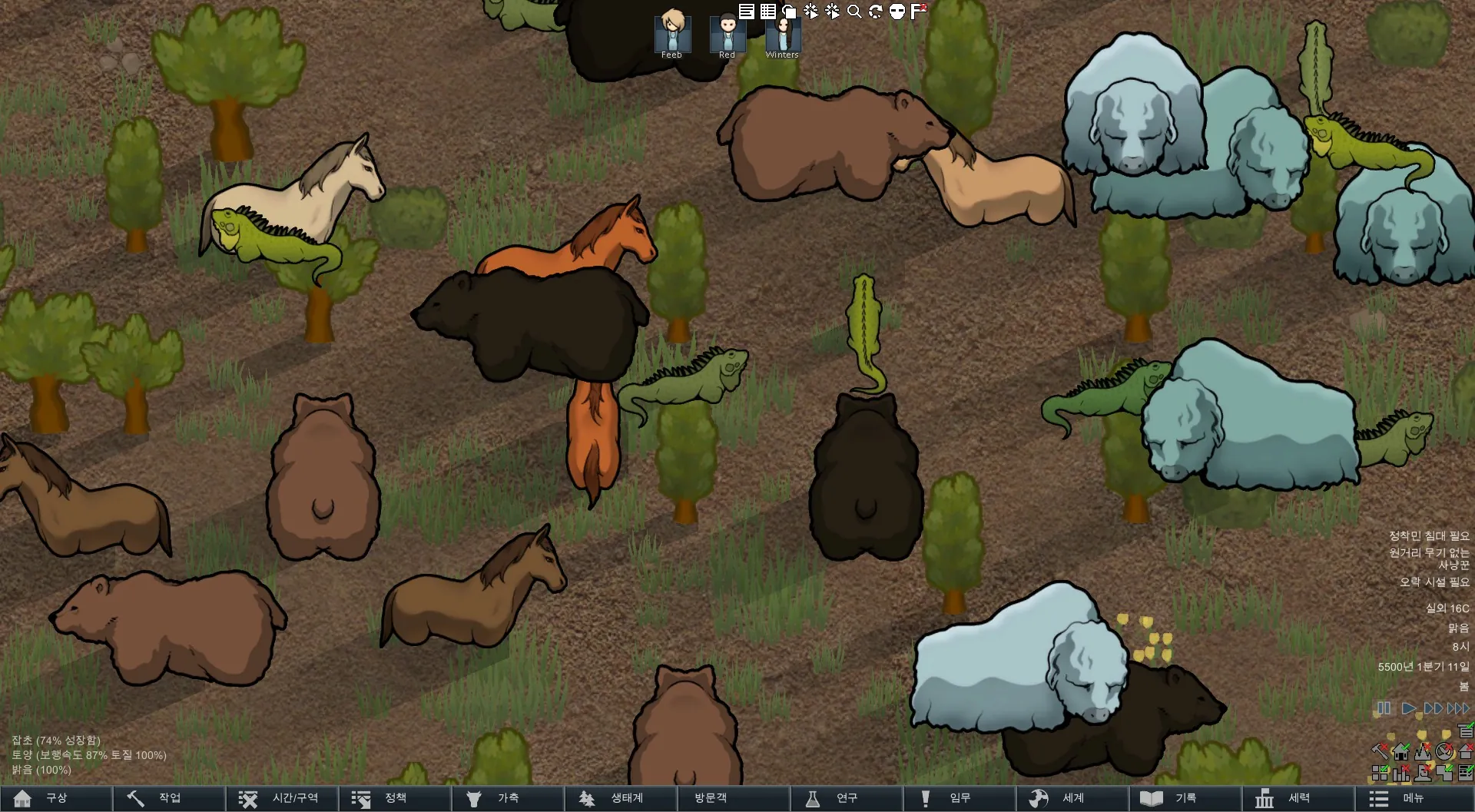Switch to the 시간/구역 schedule tab

[x=281, y=798]
